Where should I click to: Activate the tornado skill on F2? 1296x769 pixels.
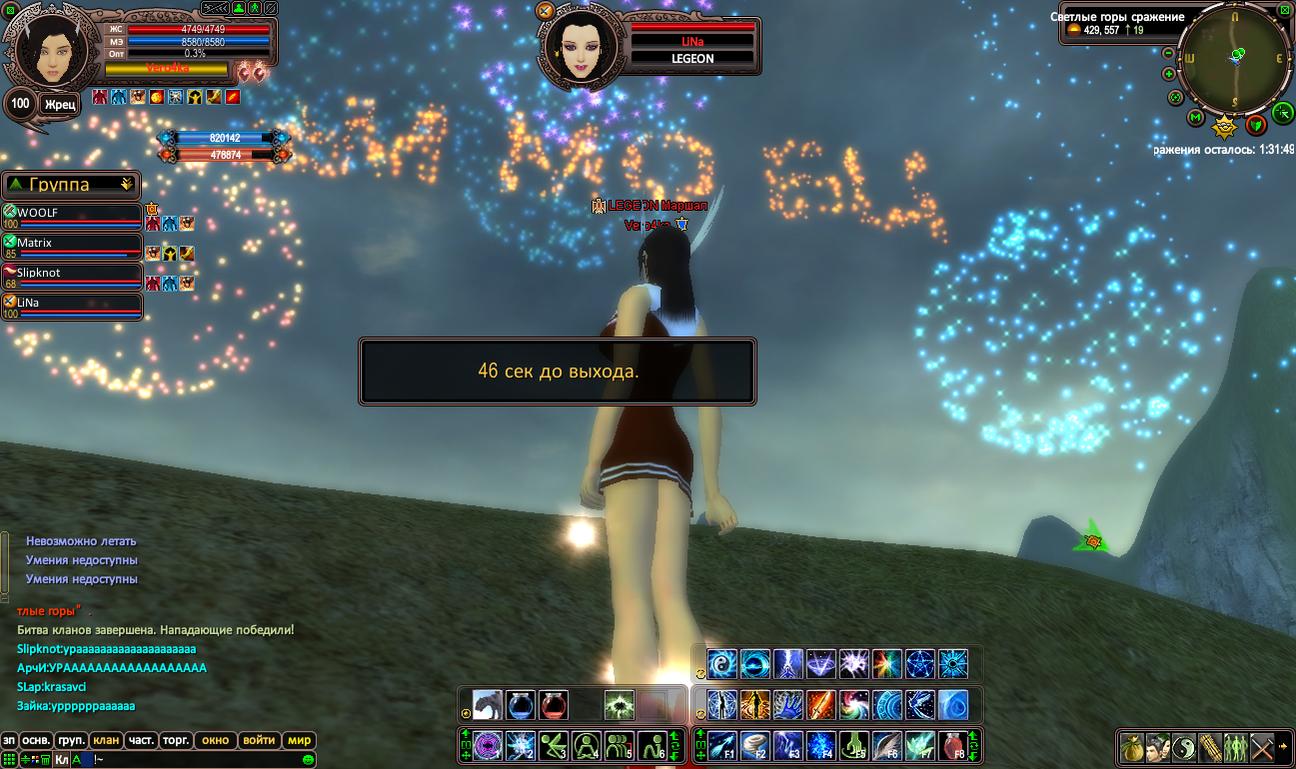755,745
